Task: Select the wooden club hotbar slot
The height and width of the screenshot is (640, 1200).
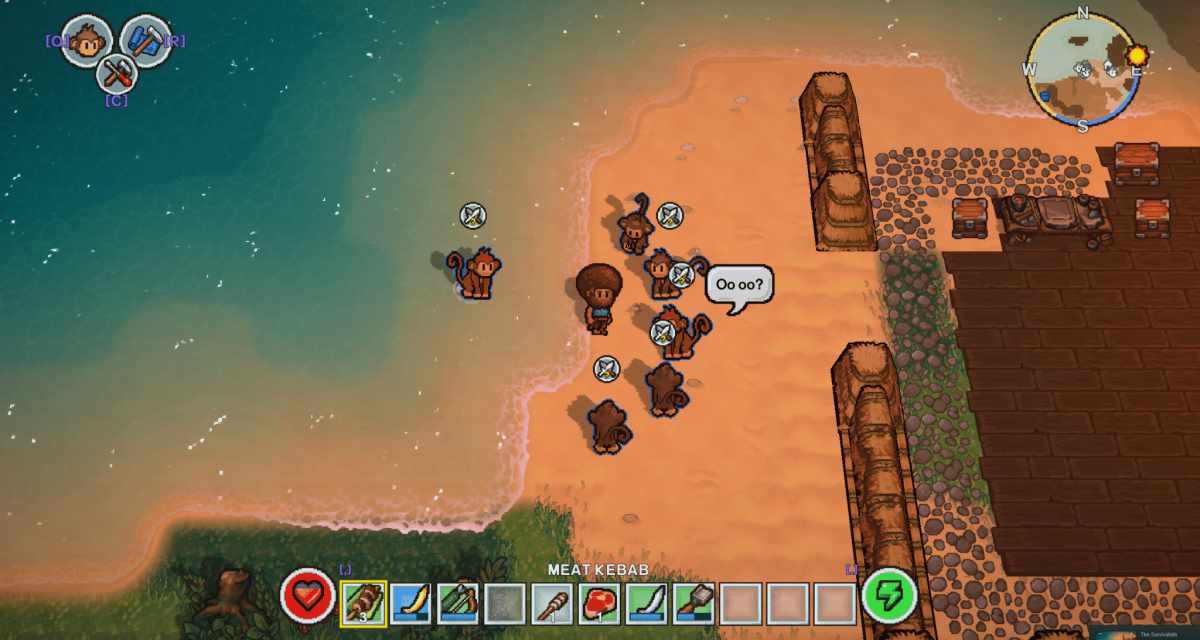Action: (553, 603)
